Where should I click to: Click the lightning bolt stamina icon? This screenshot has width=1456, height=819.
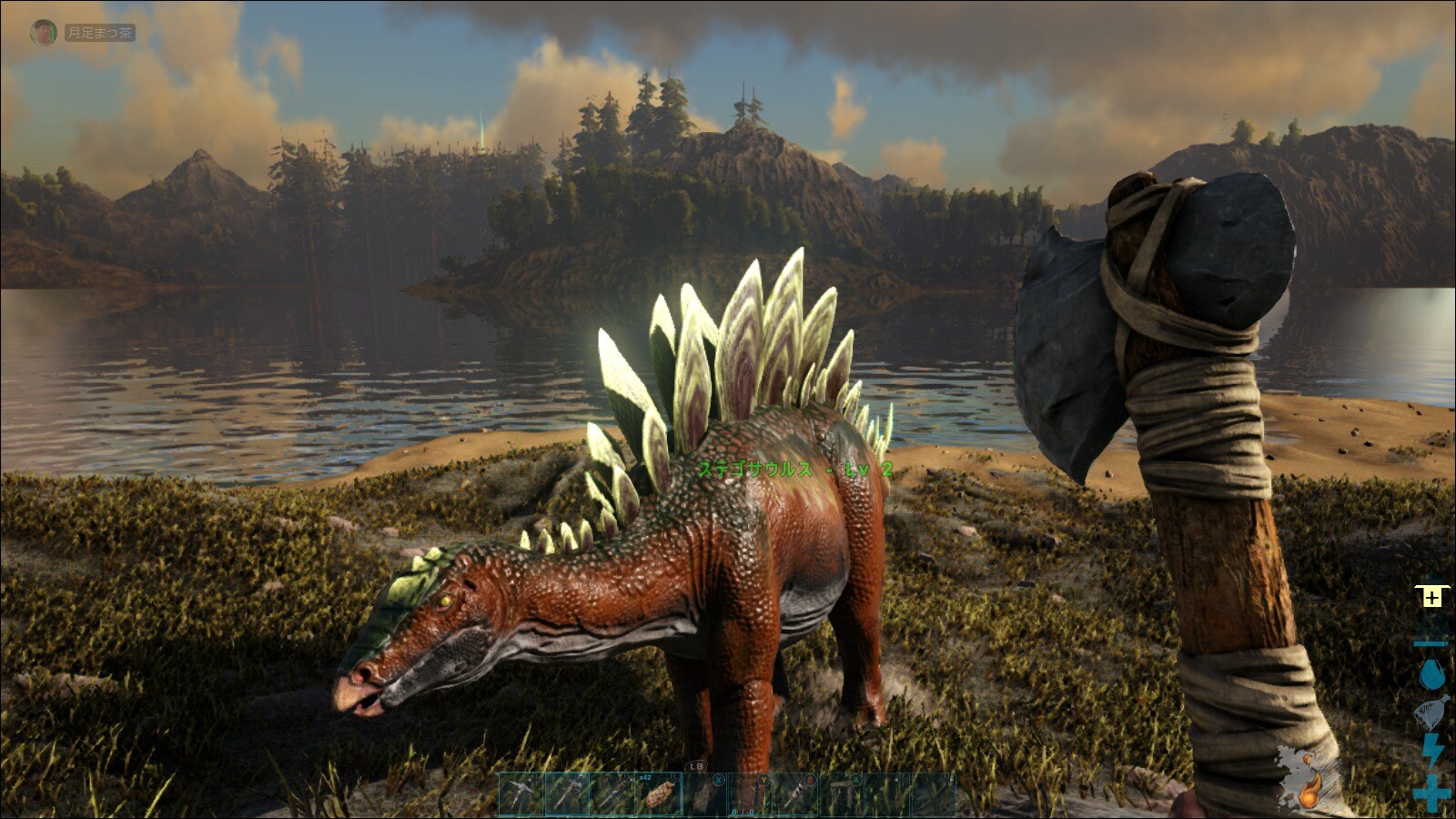point(1432,751)
